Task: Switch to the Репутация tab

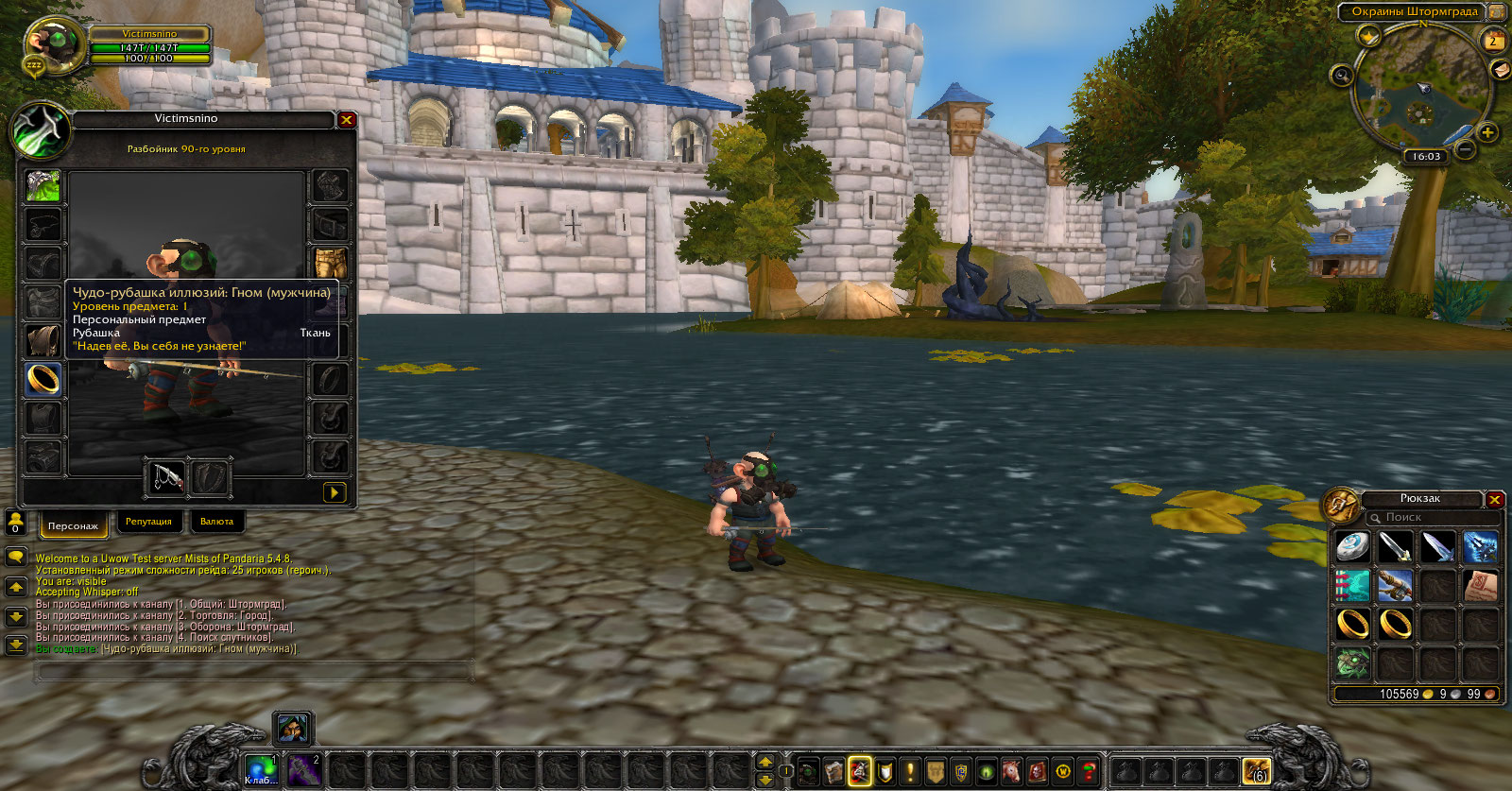Action: (x=148, y=522)
